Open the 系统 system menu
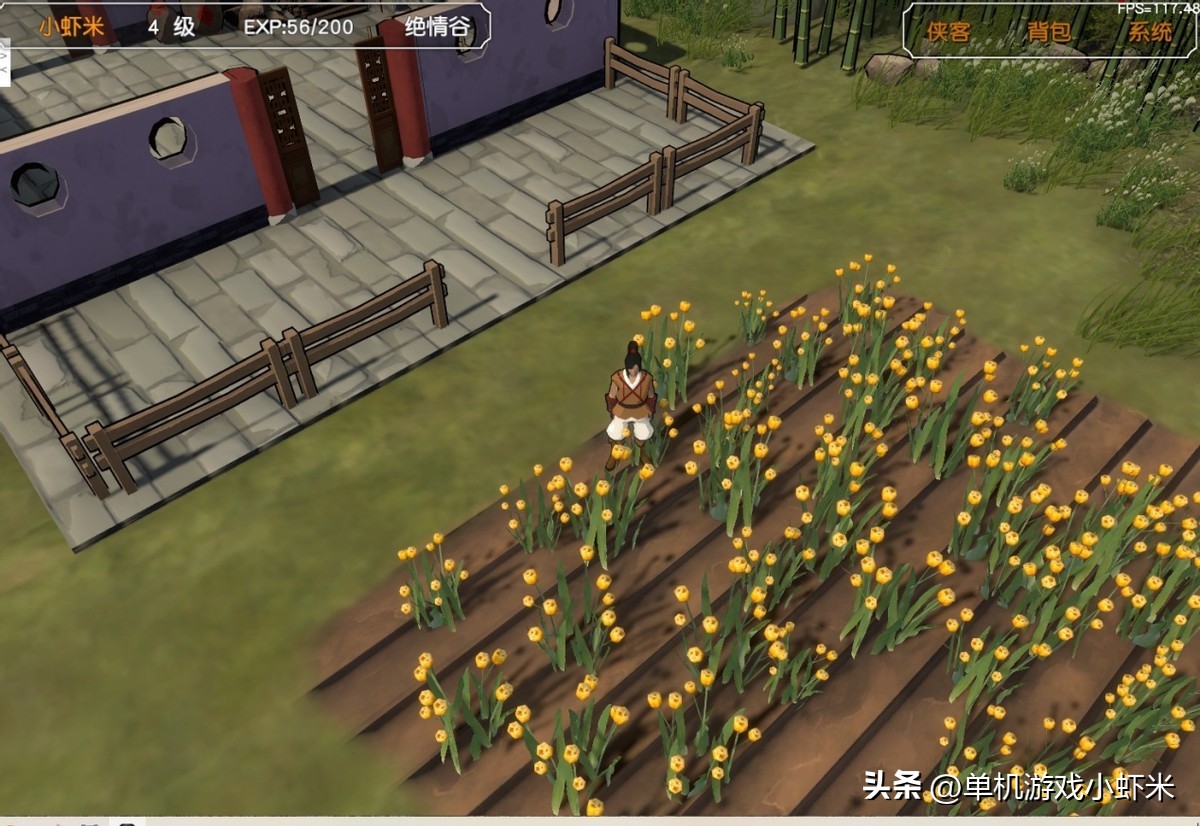1200x826 pixels. [x=1150, y=32]
